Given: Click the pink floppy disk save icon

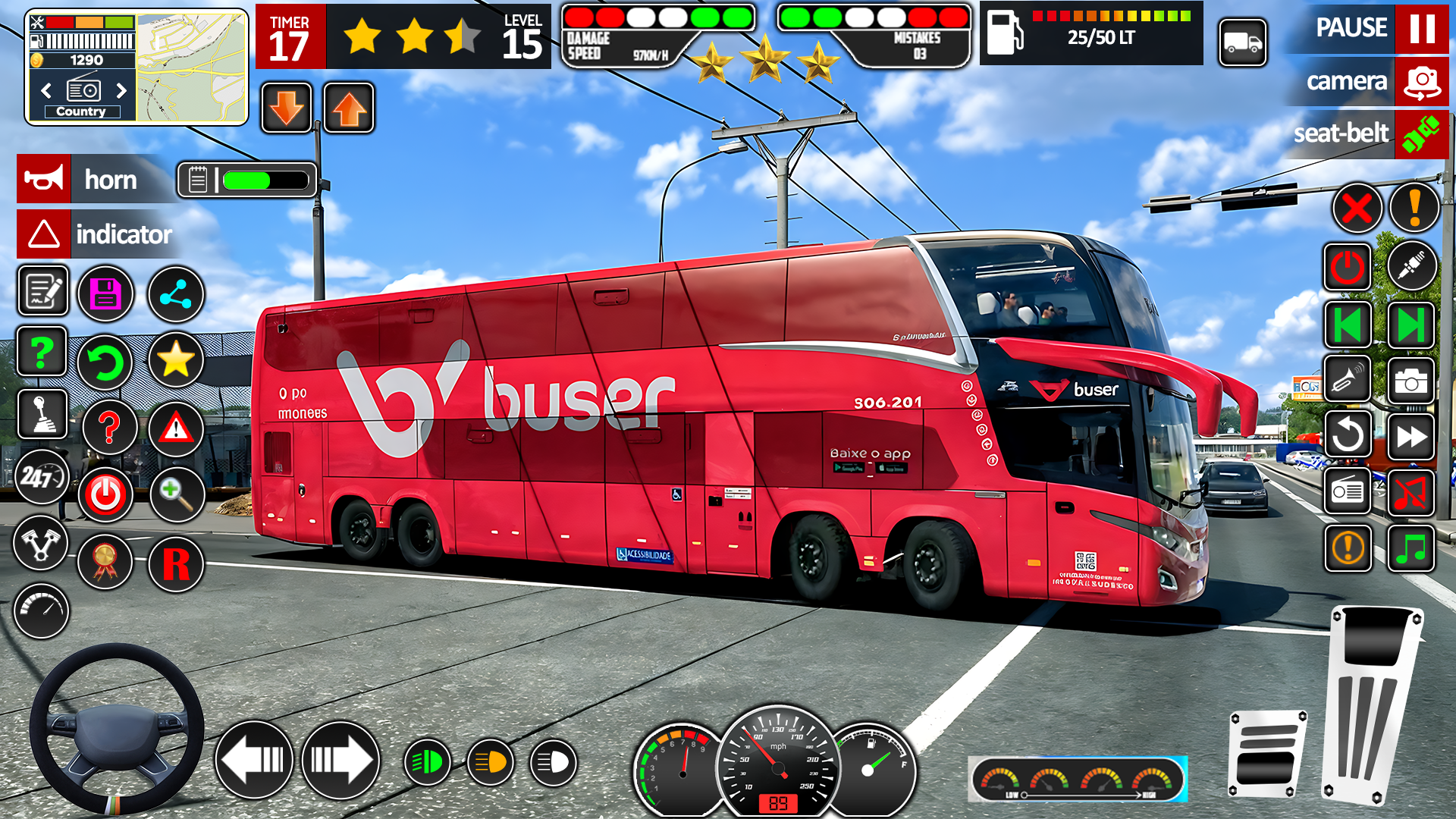Looking at the screenshot, I should (x=105, y=293).
